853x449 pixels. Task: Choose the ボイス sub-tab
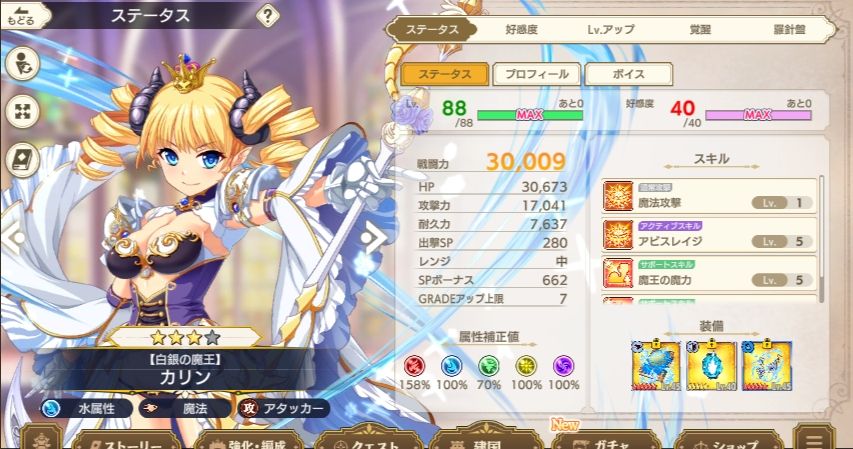point(628,74)
